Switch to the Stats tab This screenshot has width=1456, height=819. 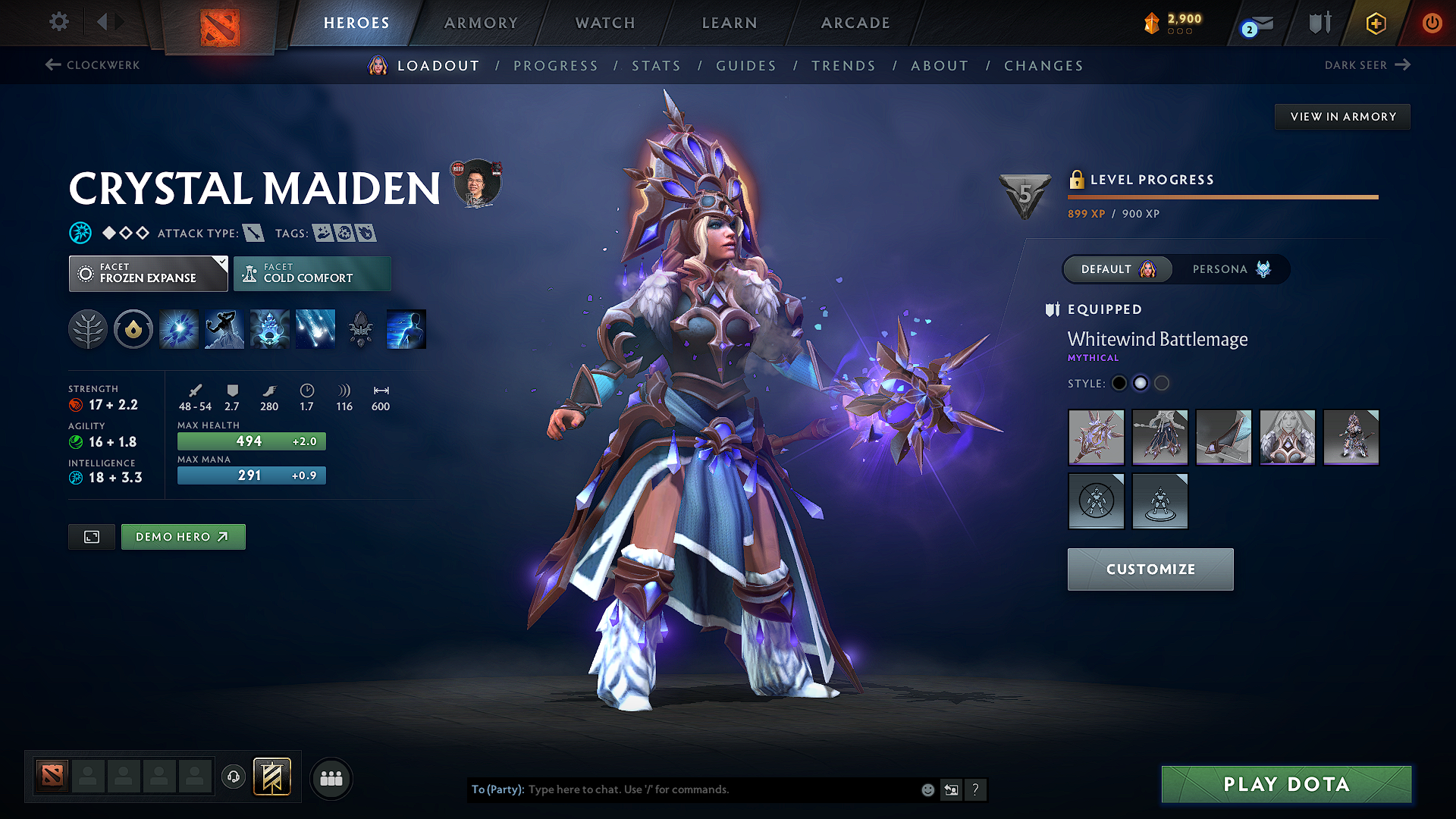(657, 66)
